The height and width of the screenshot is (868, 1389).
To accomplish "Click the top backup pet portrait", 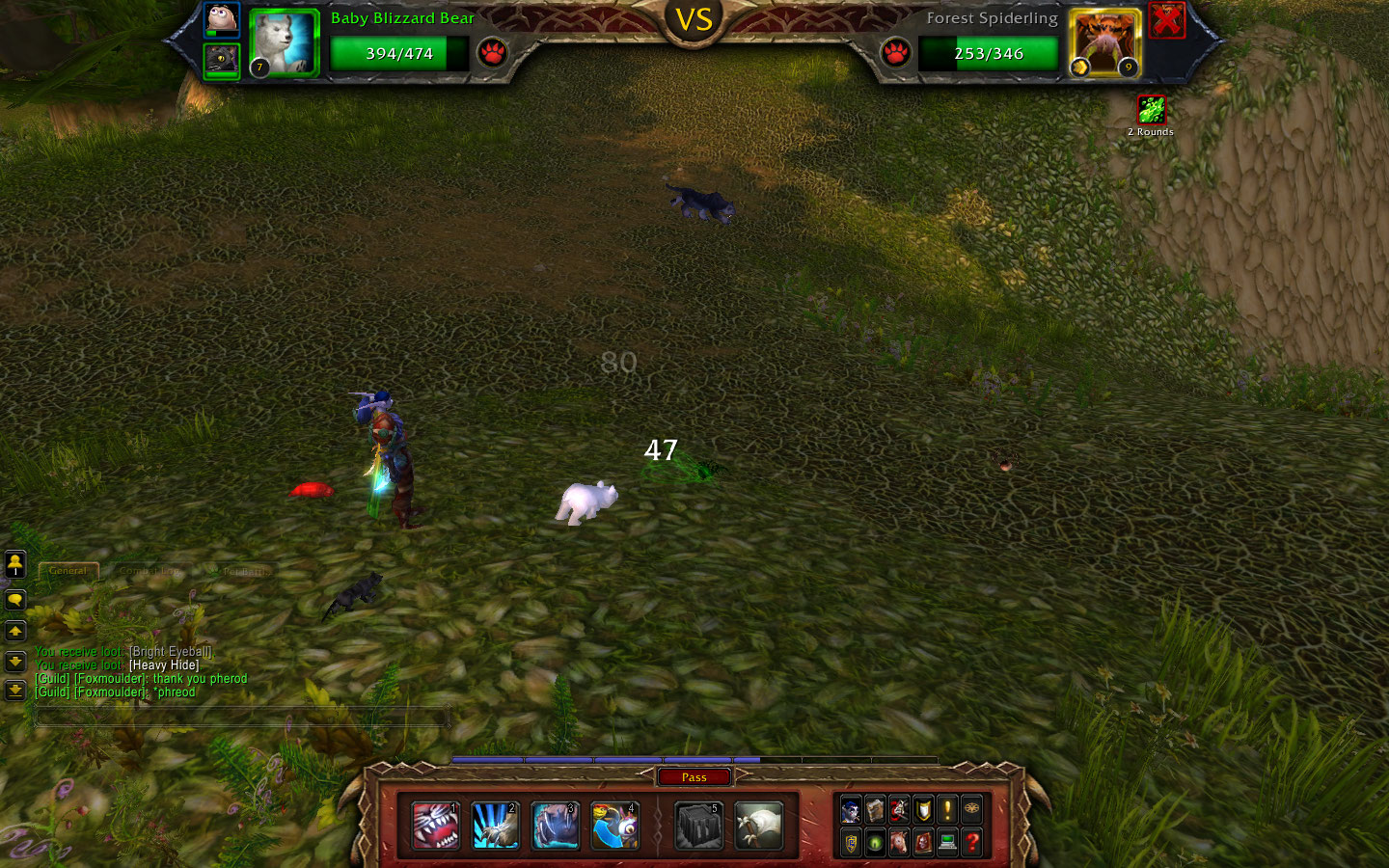I will point(222,19).
